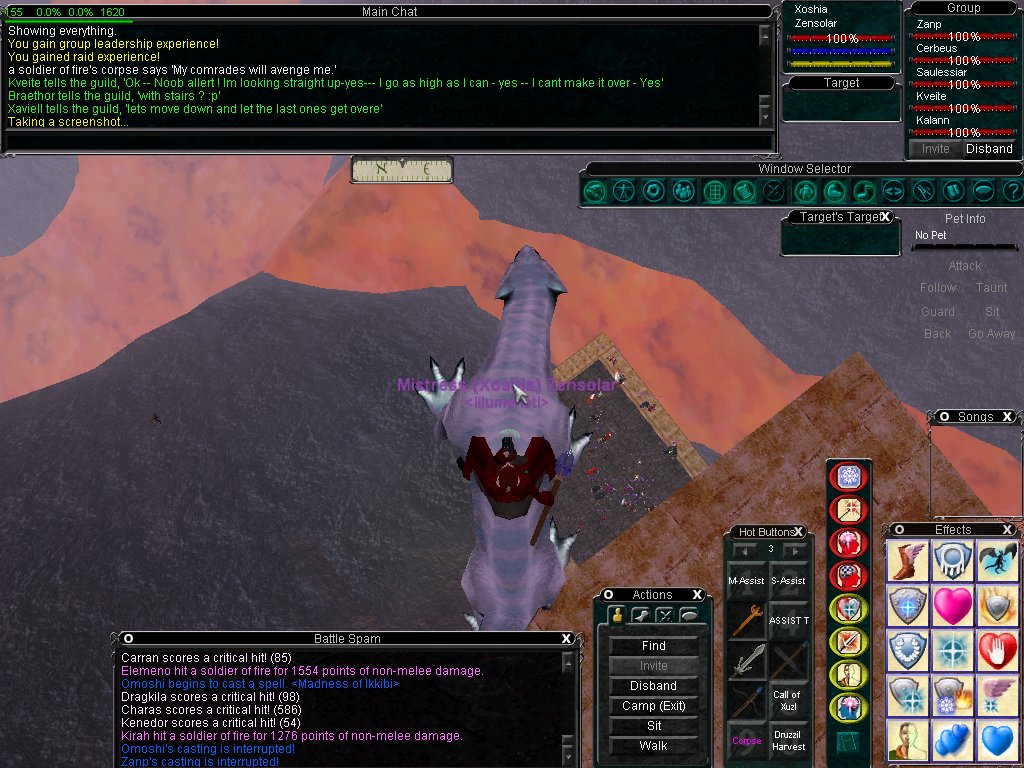
Task: Activate the S-Assist hot button
Action: coord(788,580)
